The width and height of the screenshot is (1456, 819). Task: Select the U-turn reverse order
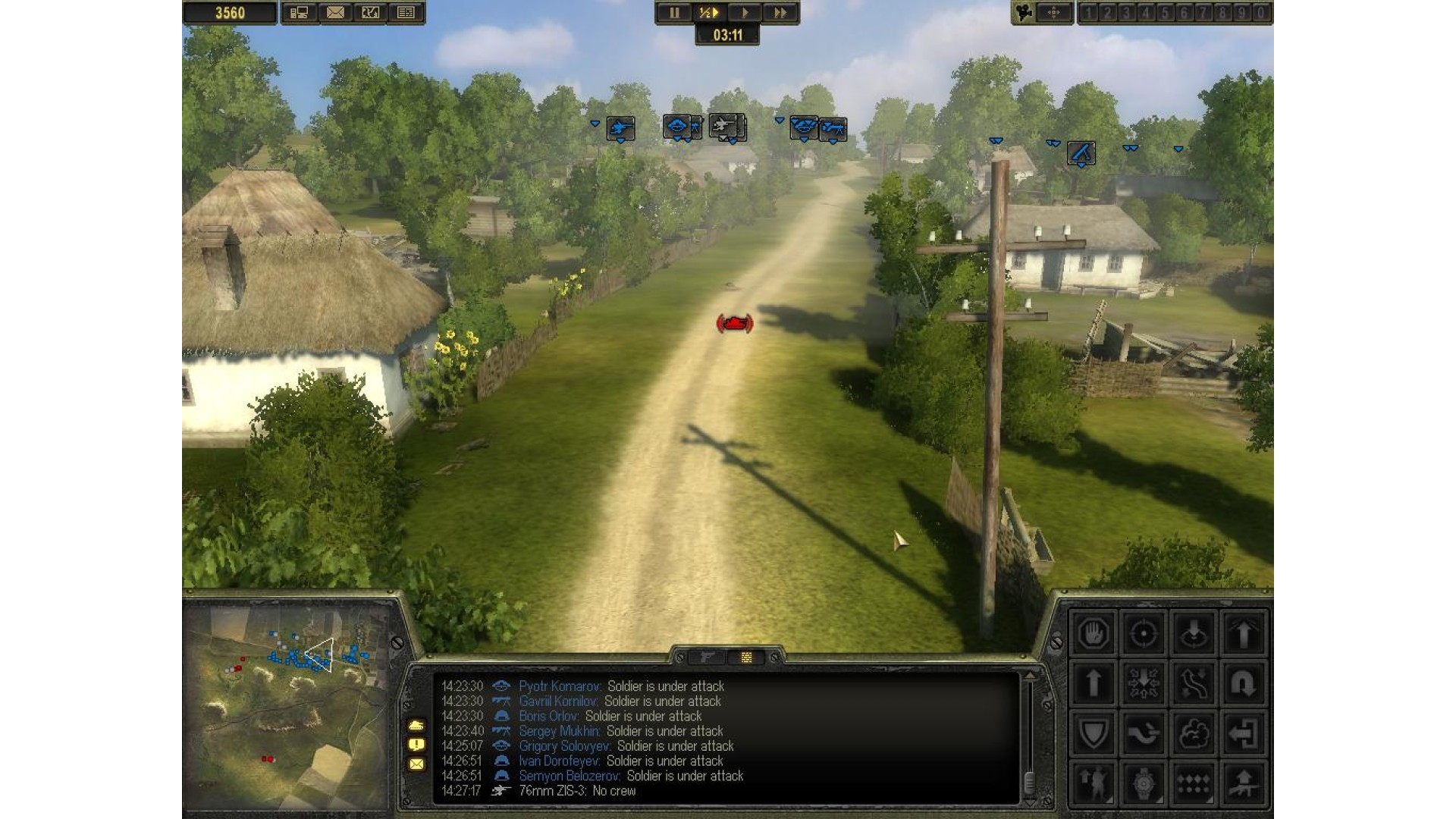click(x=1243, y=683)
